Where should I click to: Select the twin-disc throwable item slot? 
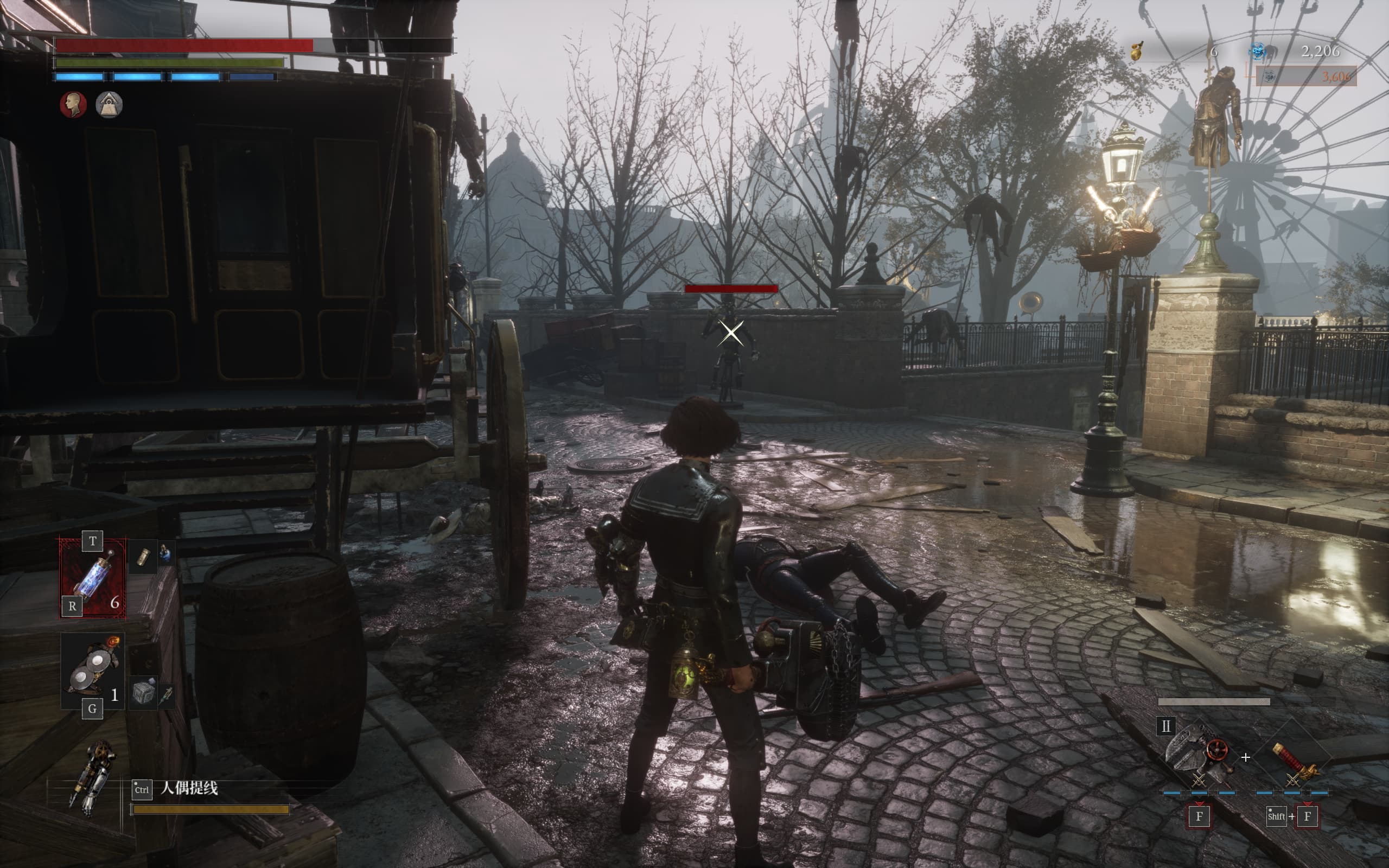coord(92,669)
